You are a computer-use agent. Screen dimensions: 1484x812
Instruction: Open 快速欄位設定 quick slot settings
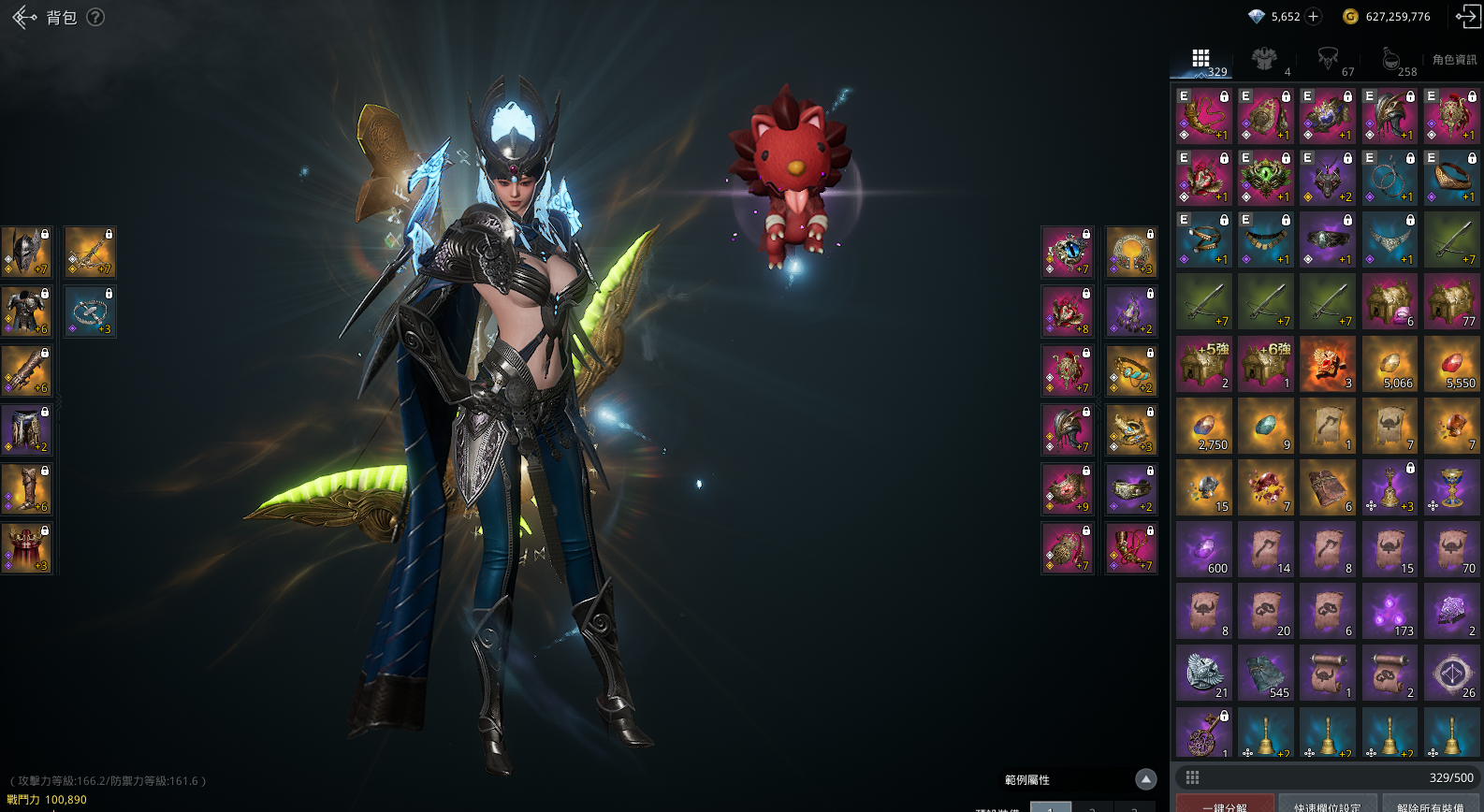(1328, 805)
